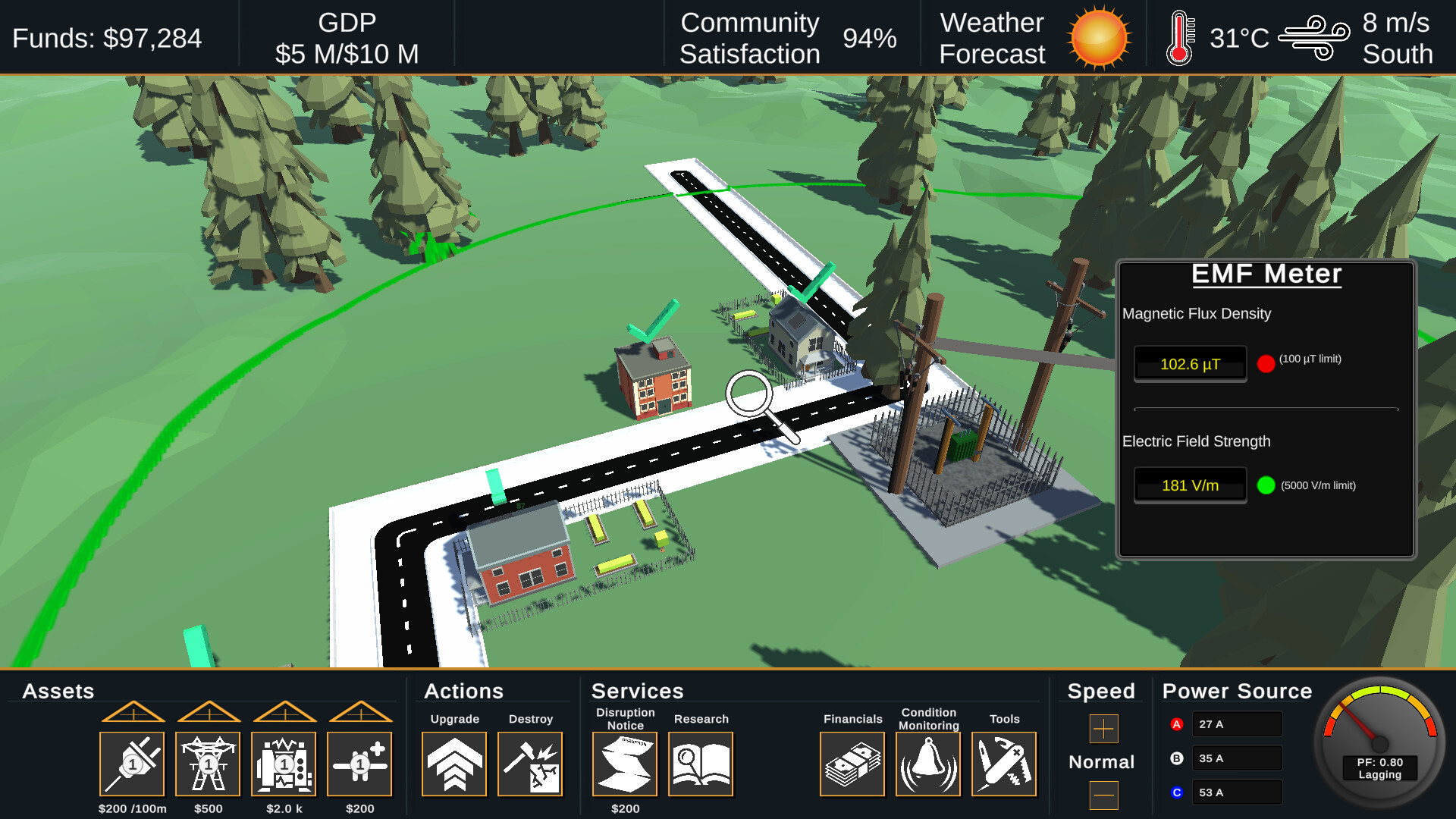Check the electric field green limit indicator
The height and width of the screenshot is (819, 1456).
click(x=1267, y=485)
